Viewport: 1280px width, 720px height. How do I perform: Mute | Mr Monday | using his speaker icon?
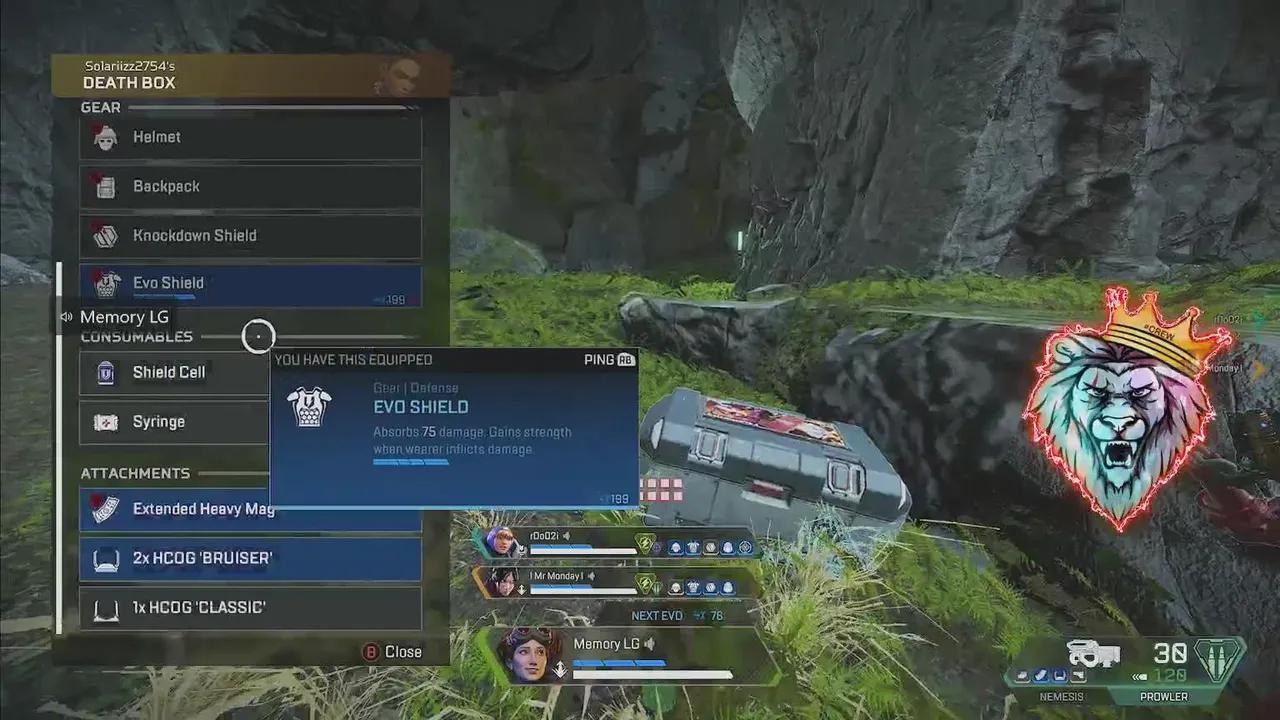pos(591,577)
